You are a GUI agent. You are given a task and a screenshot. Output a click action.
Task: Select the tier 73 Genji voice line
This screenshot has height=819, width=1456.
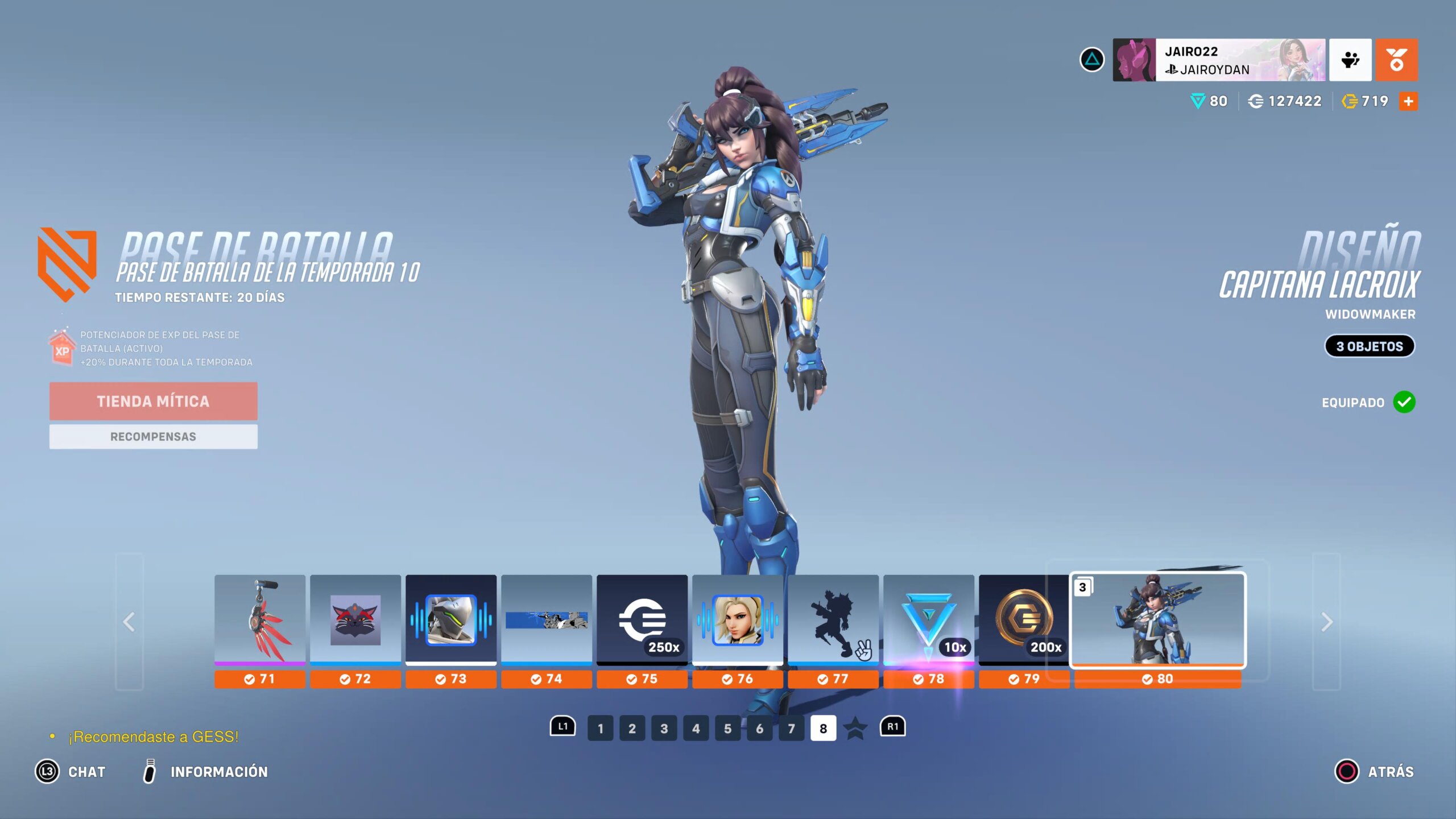(x=451, y=620)
